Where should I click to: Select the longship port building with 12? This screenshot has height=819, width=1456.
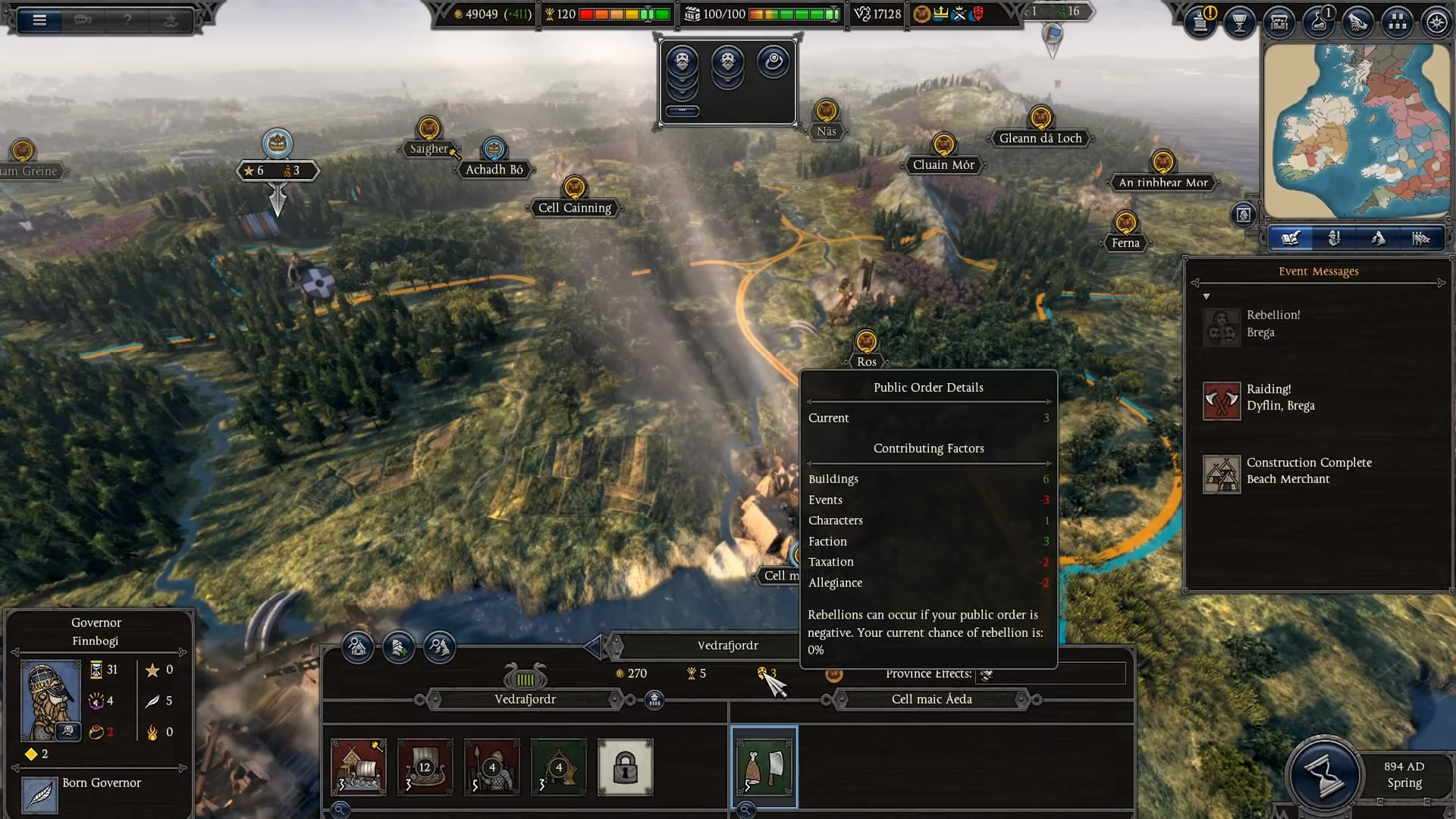[425, 767]
